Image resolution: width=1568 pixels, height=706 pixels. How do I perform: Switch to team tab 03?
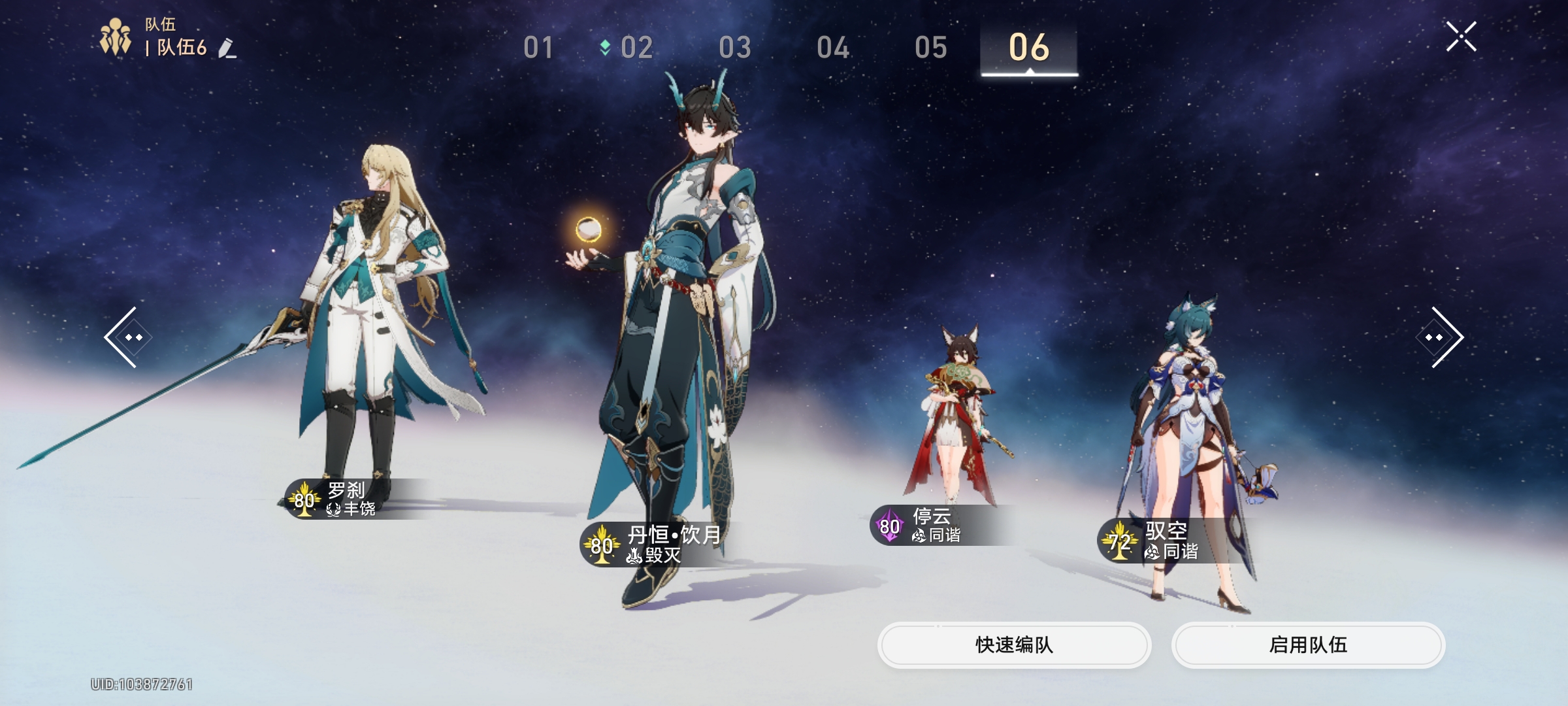pyautogui.click(x=735, y=48)
